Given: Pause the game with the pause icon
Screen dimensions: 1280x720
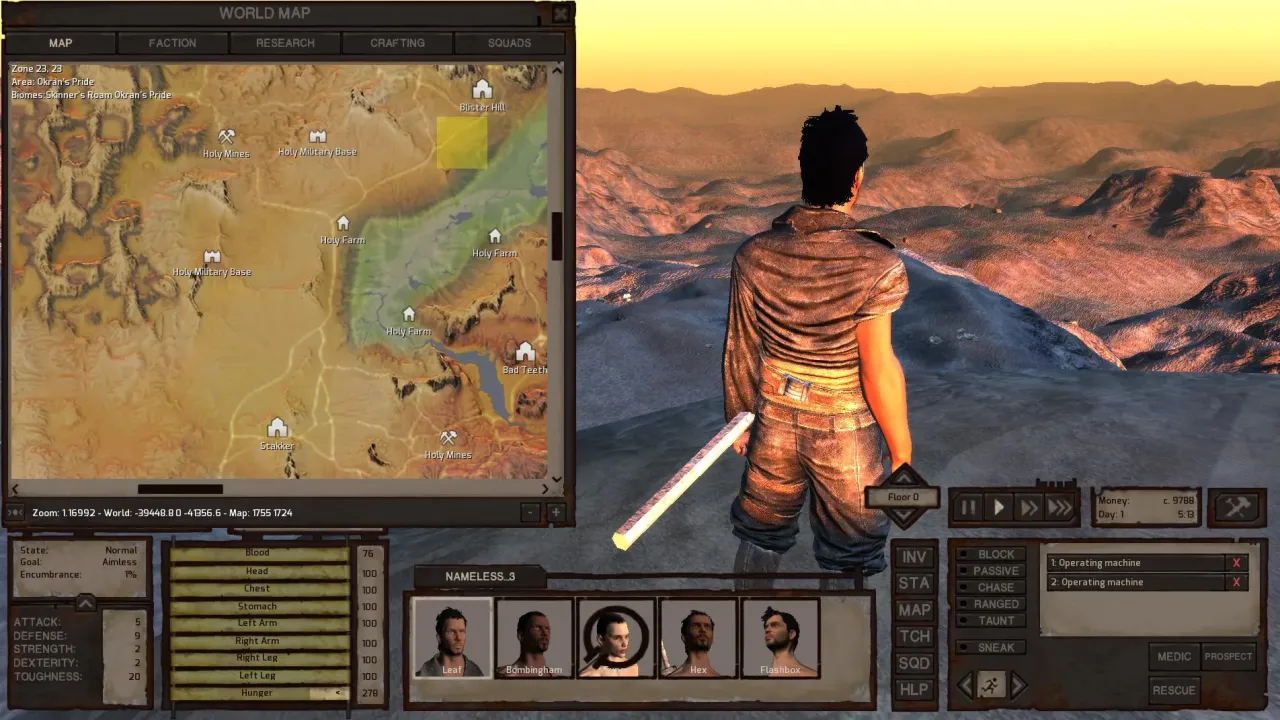Looking at the screenshot, I should point(967,507).
